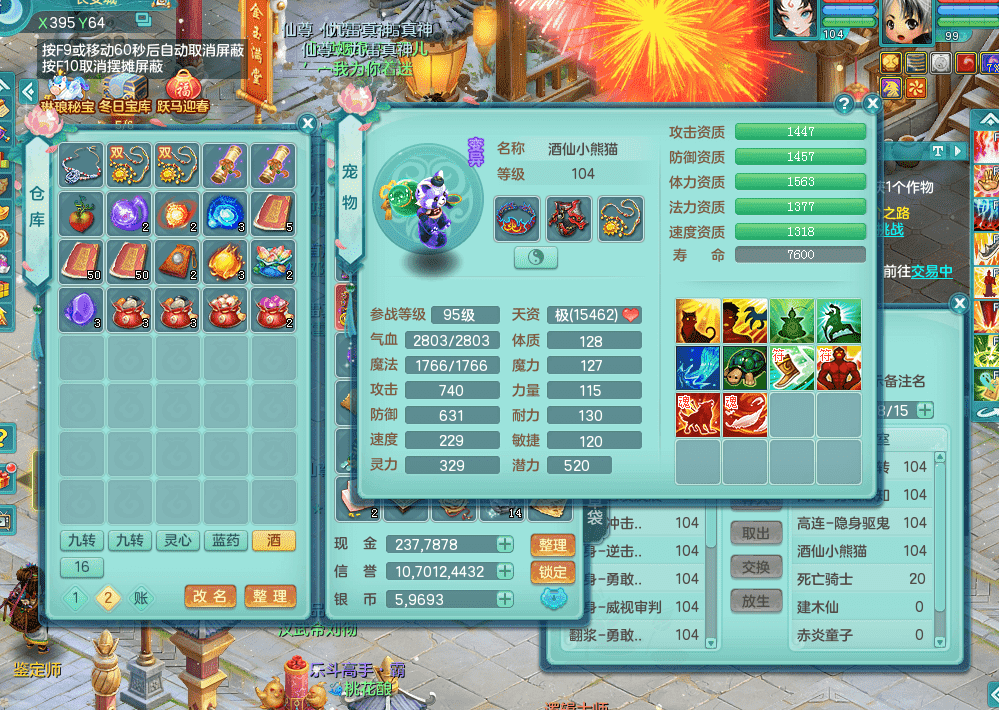Pick the lotus flower basket item
The width and height of the screenshot is (999, 710).
274,261
